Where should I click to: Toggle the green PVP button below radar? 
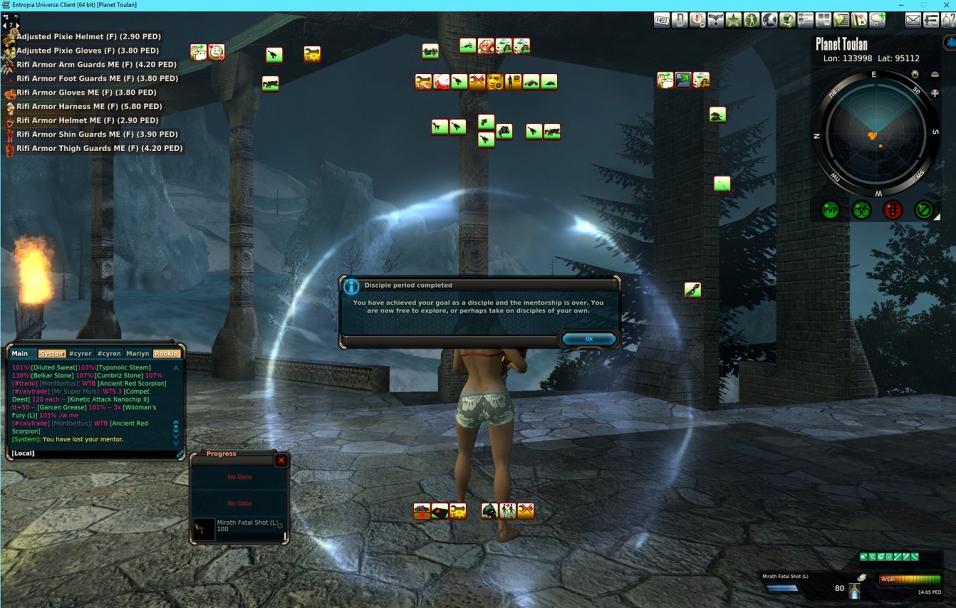pos(830,210)
